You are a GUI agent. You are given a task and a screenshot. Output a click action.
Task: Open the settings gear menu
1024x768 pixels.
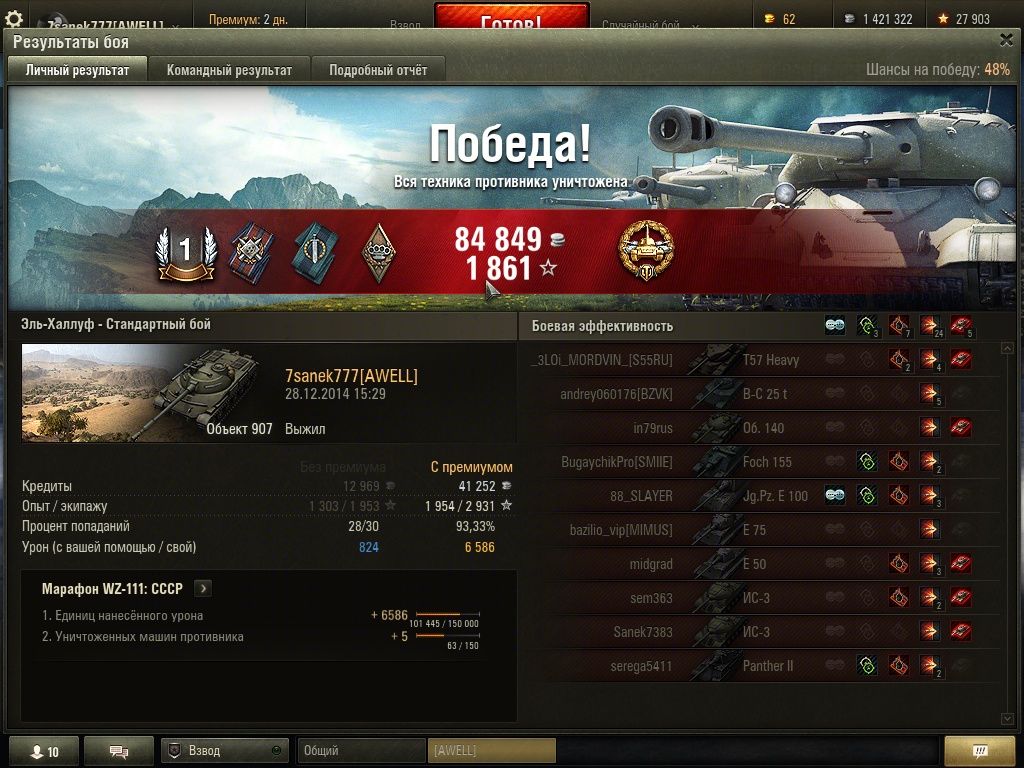tap(14, 19)
